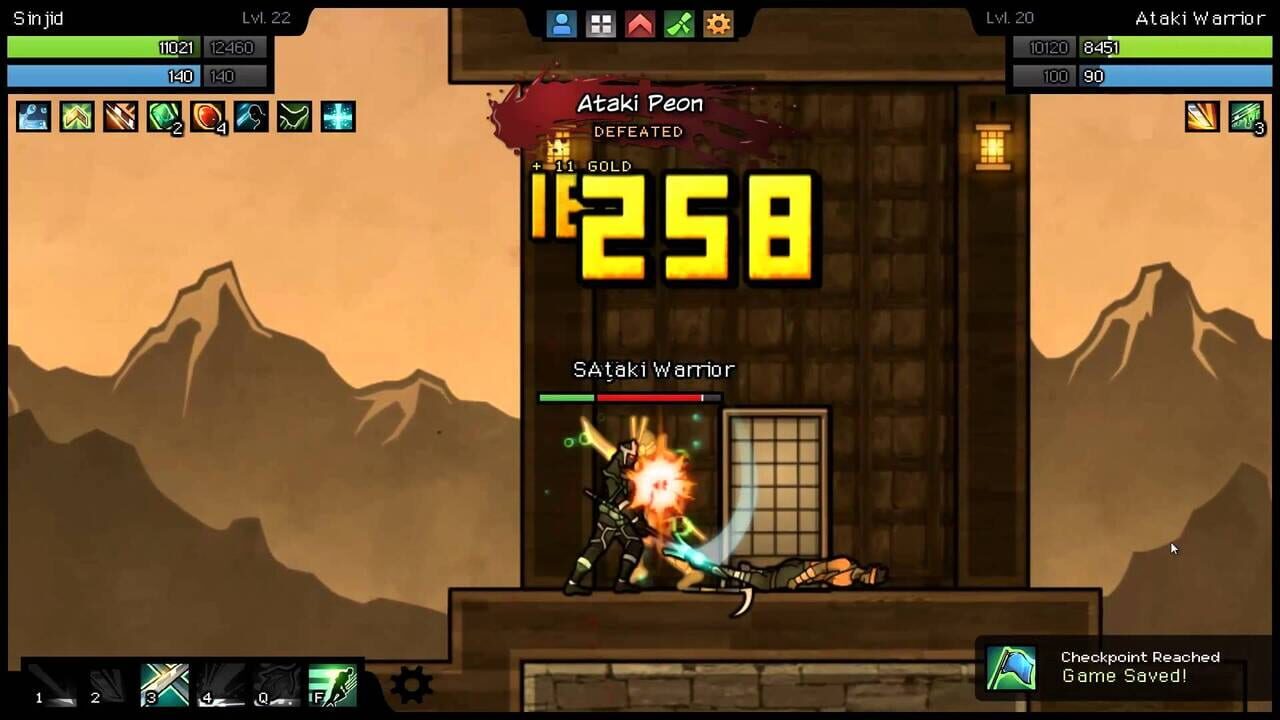
Task: Open the orange settings gear at top center
Action: click(718, 23)
